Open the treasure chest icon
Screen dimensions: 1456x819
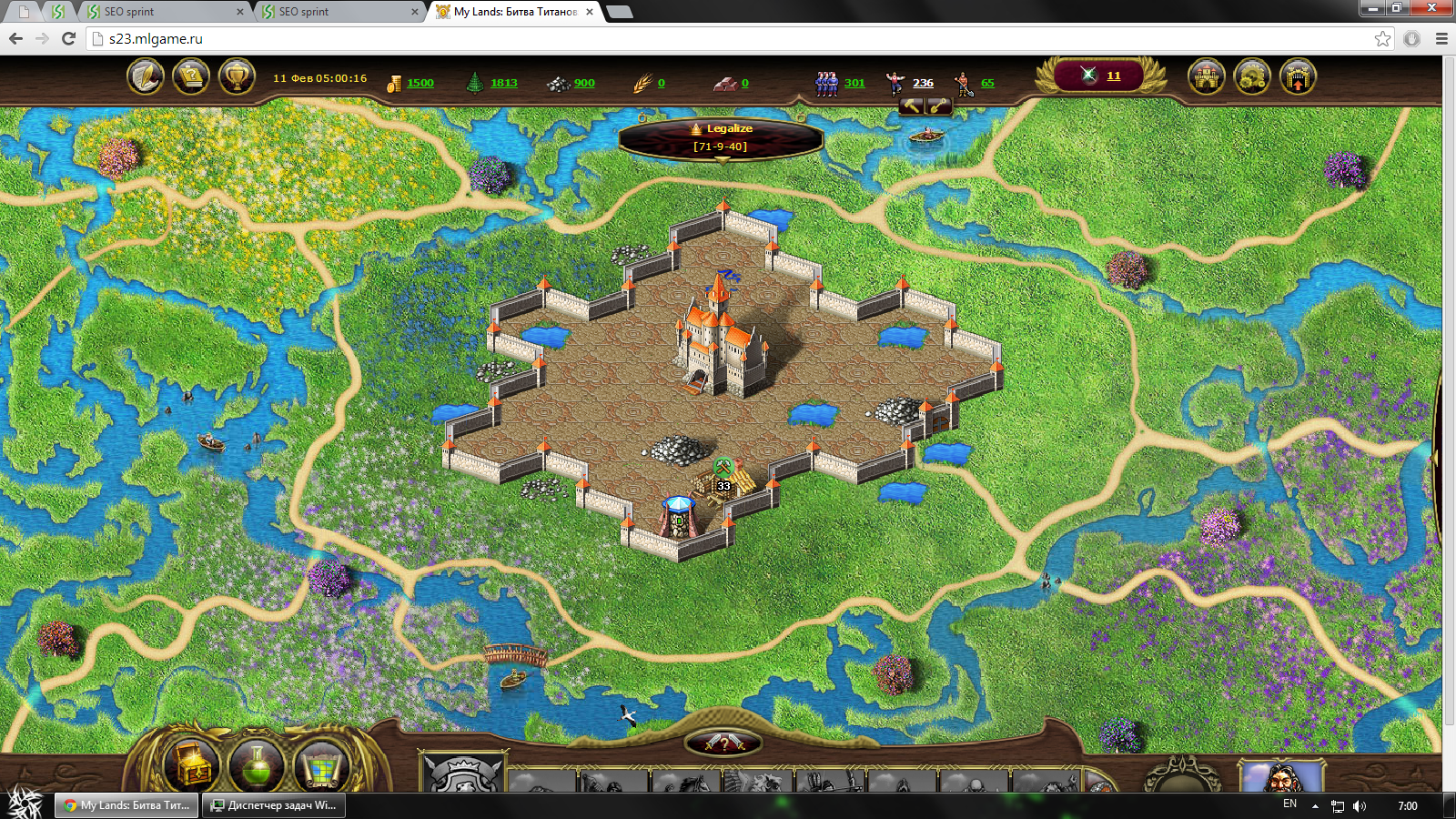tap(193, 766)
